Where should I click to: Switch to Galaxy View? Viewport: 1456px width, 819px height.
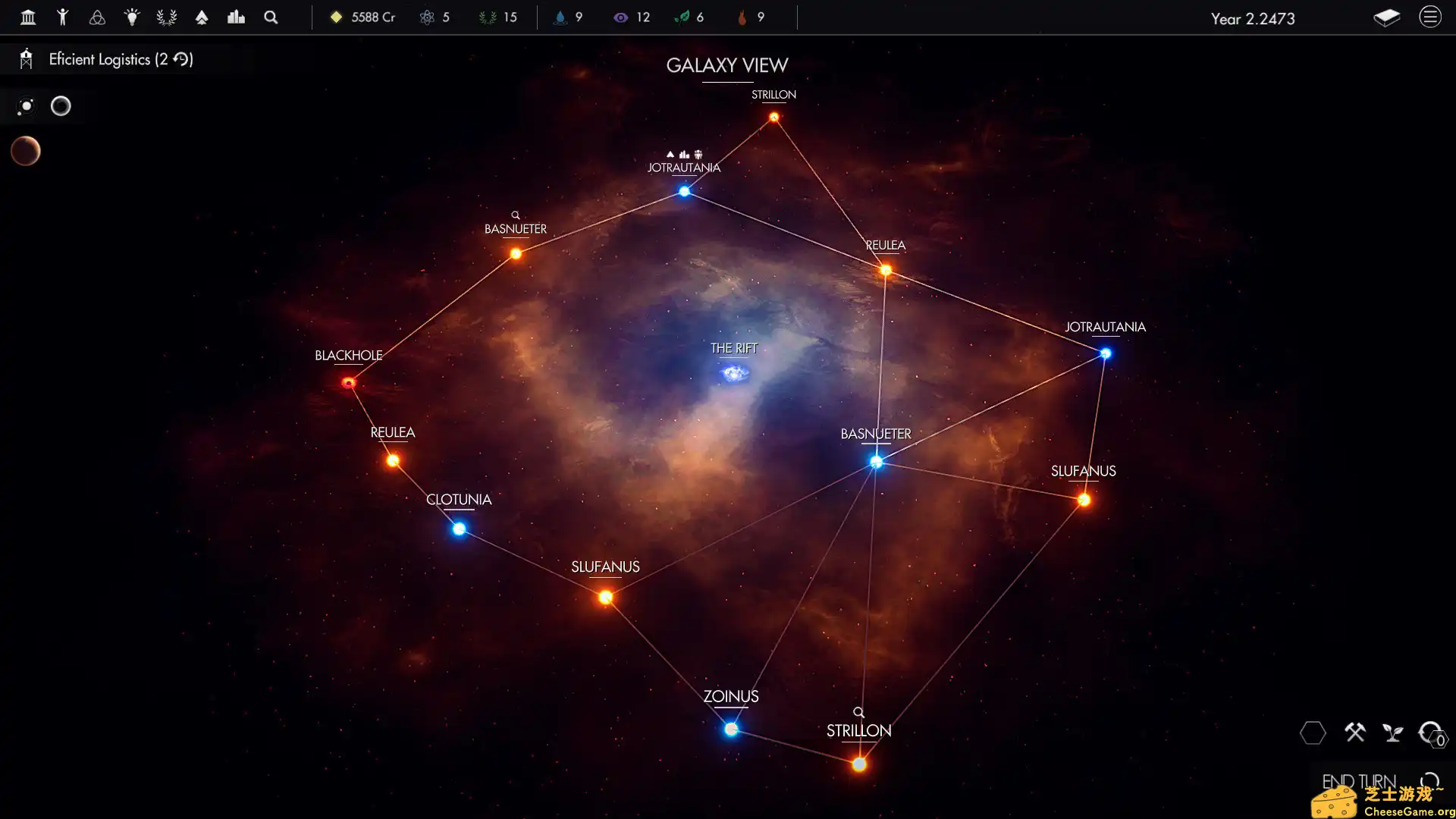click(x=726, y=66)
